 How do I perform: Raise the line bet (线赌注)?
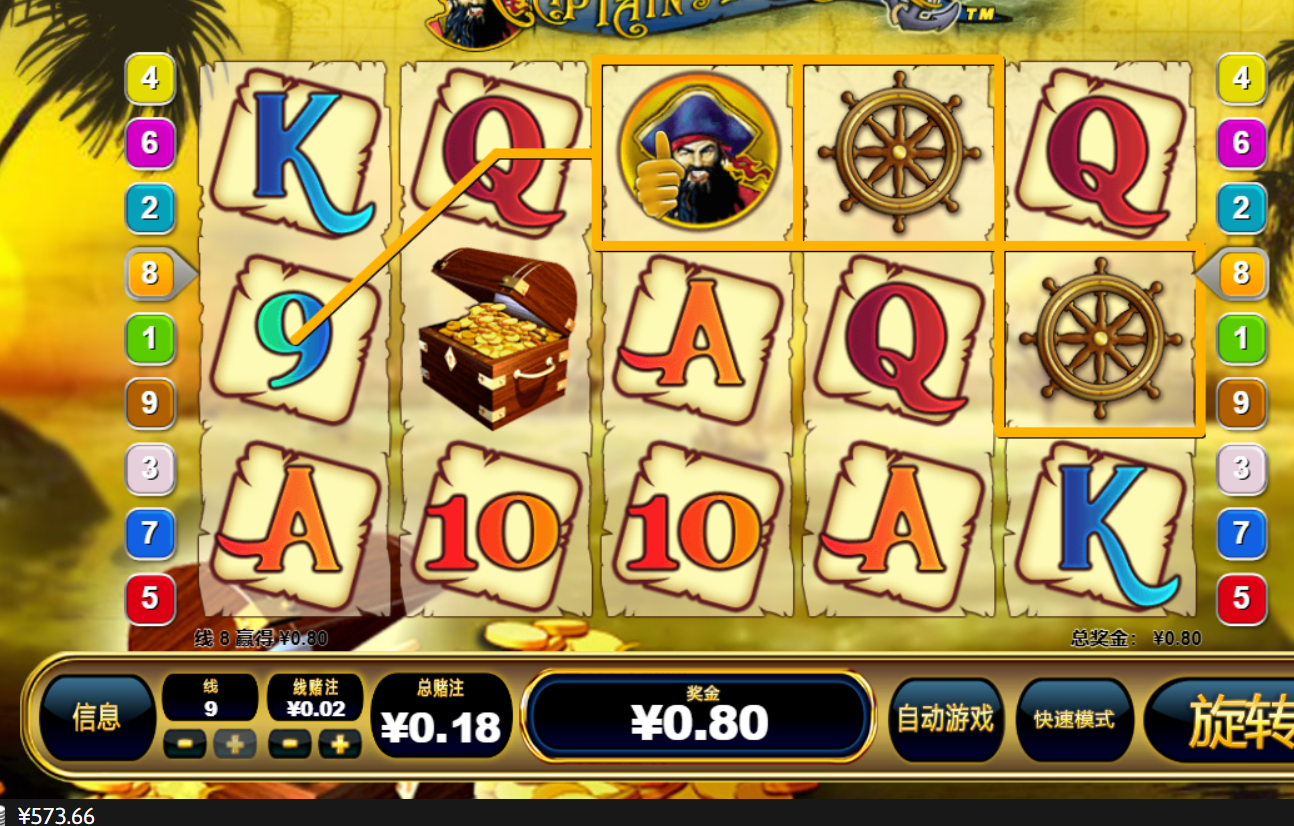[340, 744]
